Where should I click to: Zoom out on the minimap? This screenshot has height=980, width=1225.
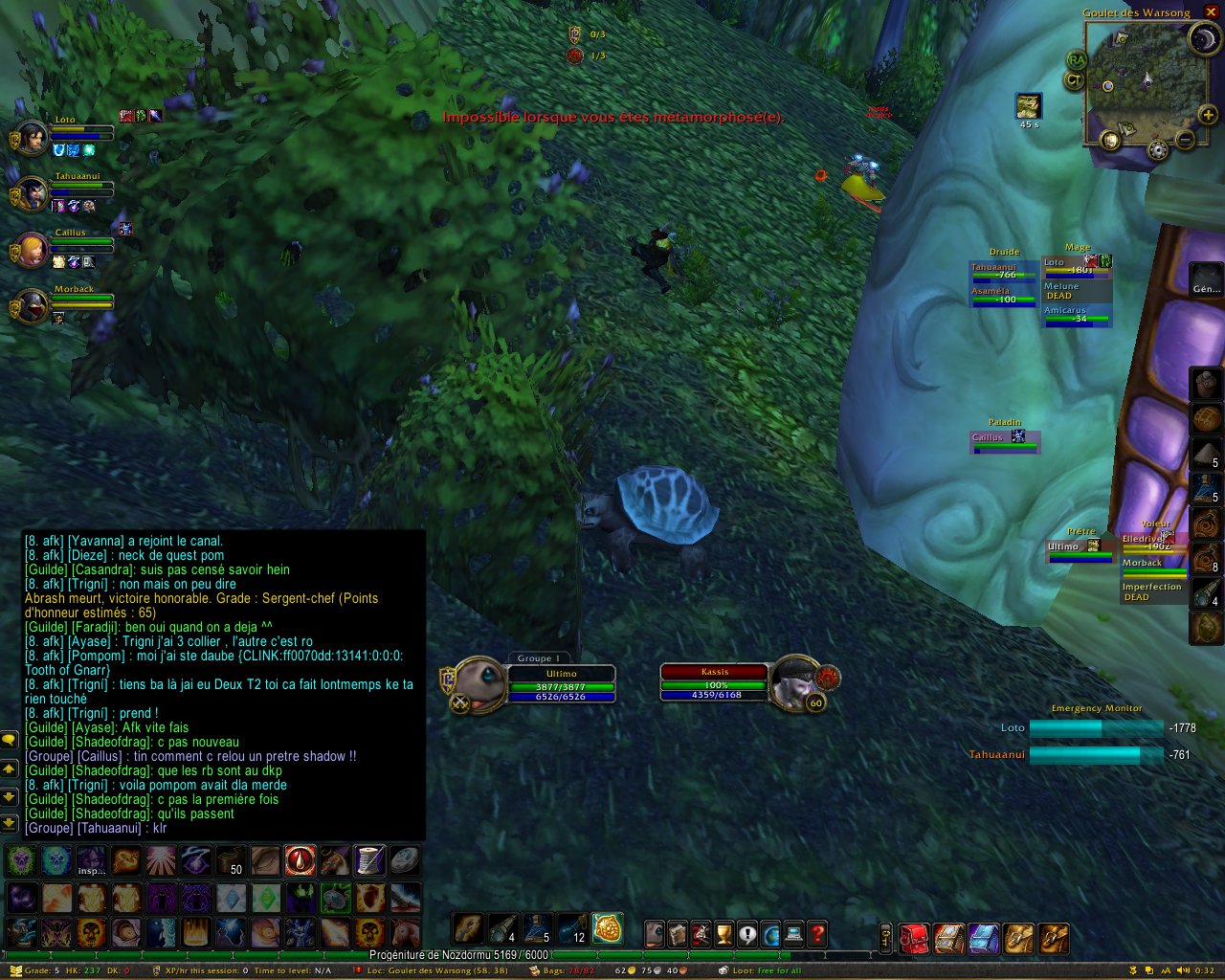(1185, 140)
